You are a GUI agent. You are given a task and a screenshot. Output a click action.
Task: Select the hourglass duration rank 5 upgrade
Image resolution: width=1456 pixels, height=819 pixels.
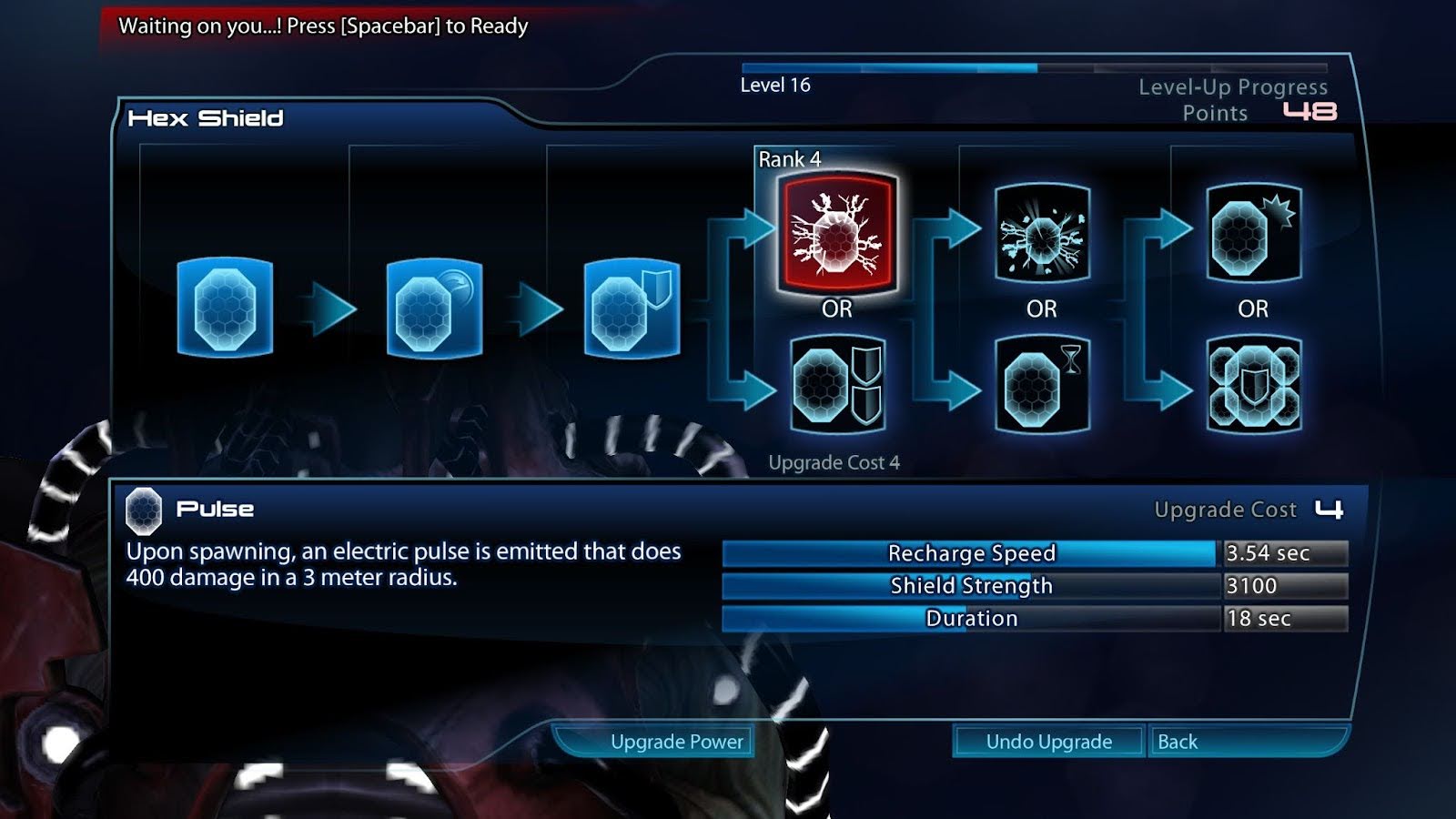1042,385
